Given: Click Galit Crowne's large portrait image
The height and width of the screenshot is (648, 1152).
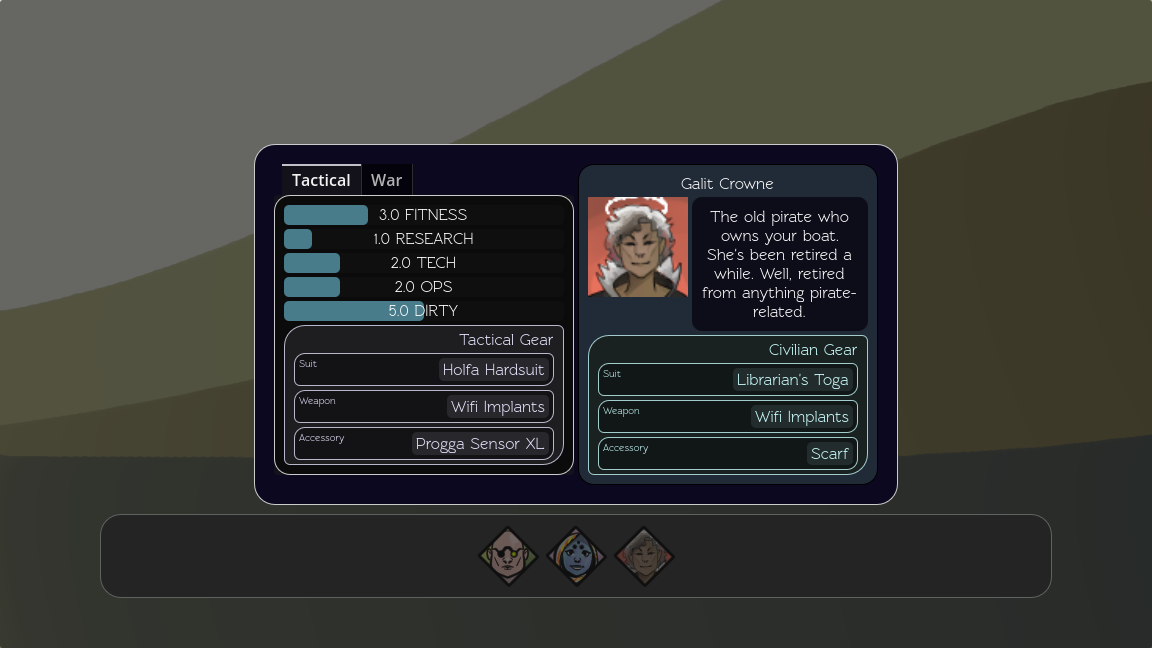Looking at the screenshot, I should click(638, 247).
